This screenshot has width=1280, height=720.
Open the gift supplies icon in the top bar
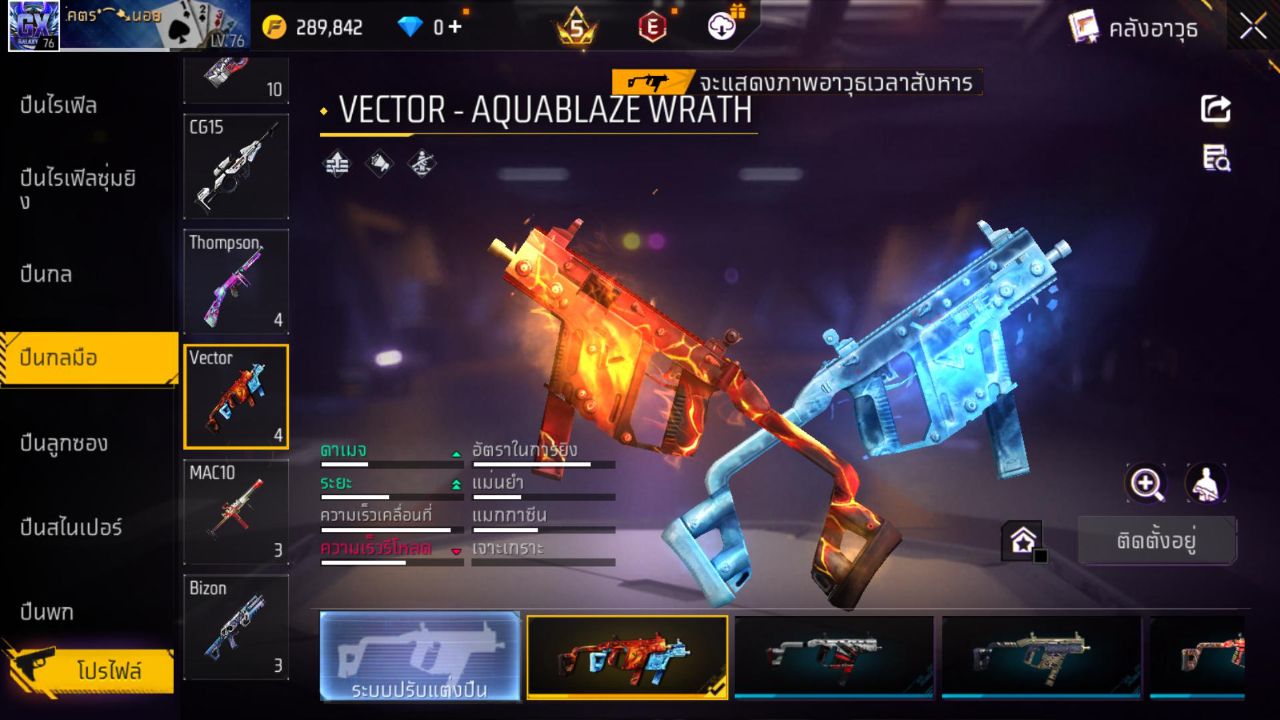point(720,26)
